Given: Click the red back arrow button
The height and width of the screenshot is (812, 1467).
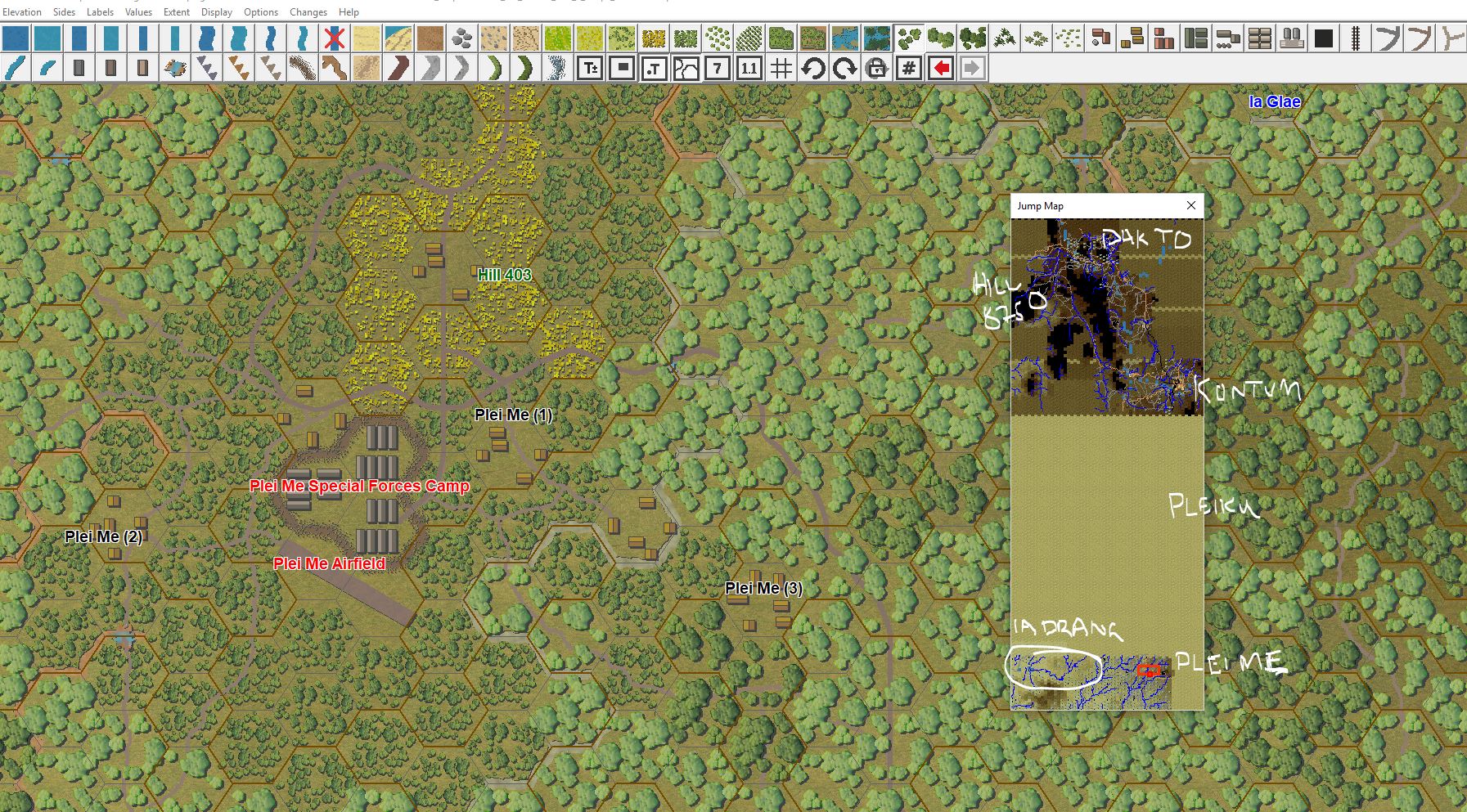Looking at the screenshot, I should [939, 69].
